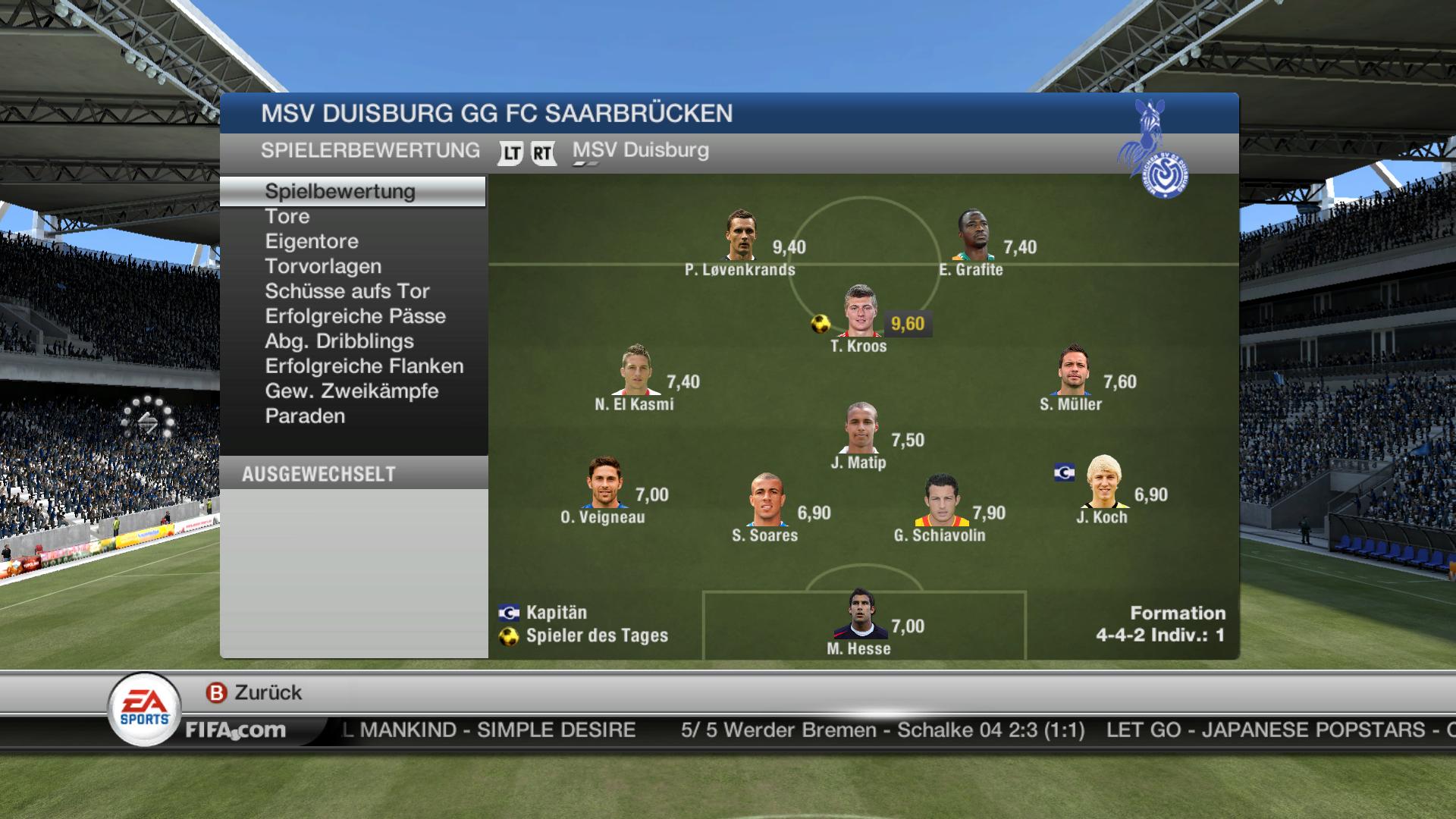Choose E. Grafite player portrait

tap(973, 236)
